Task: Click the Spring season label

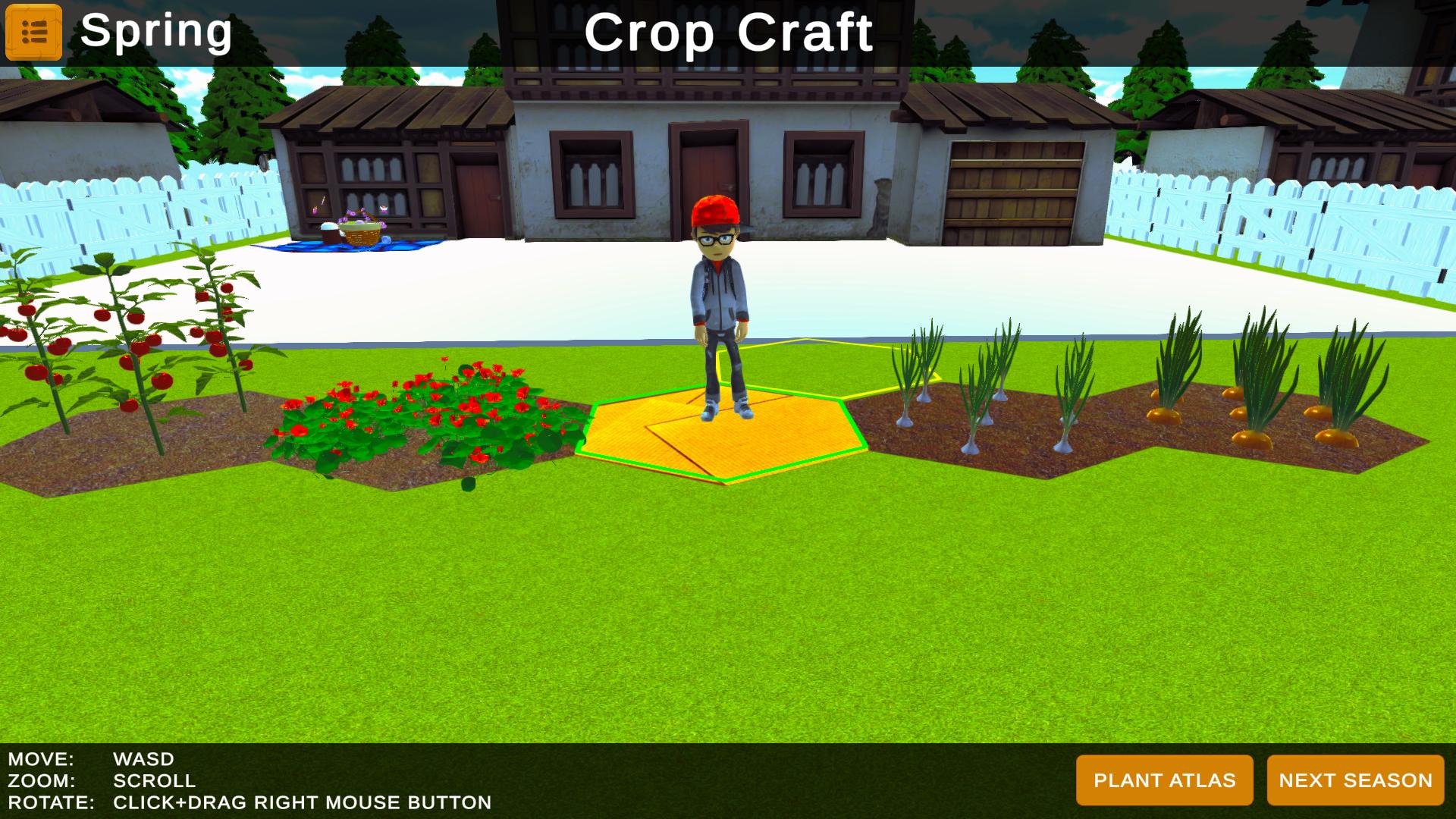Action: click(x=156, y=32)
